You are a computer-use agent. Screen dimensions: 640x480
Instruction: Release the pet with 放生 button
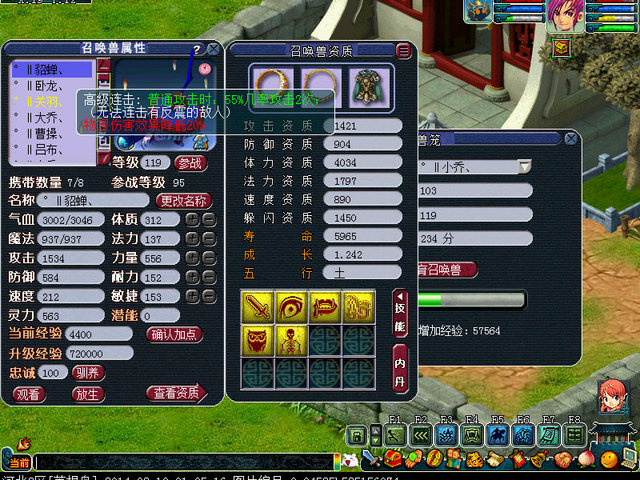(89, 394)
